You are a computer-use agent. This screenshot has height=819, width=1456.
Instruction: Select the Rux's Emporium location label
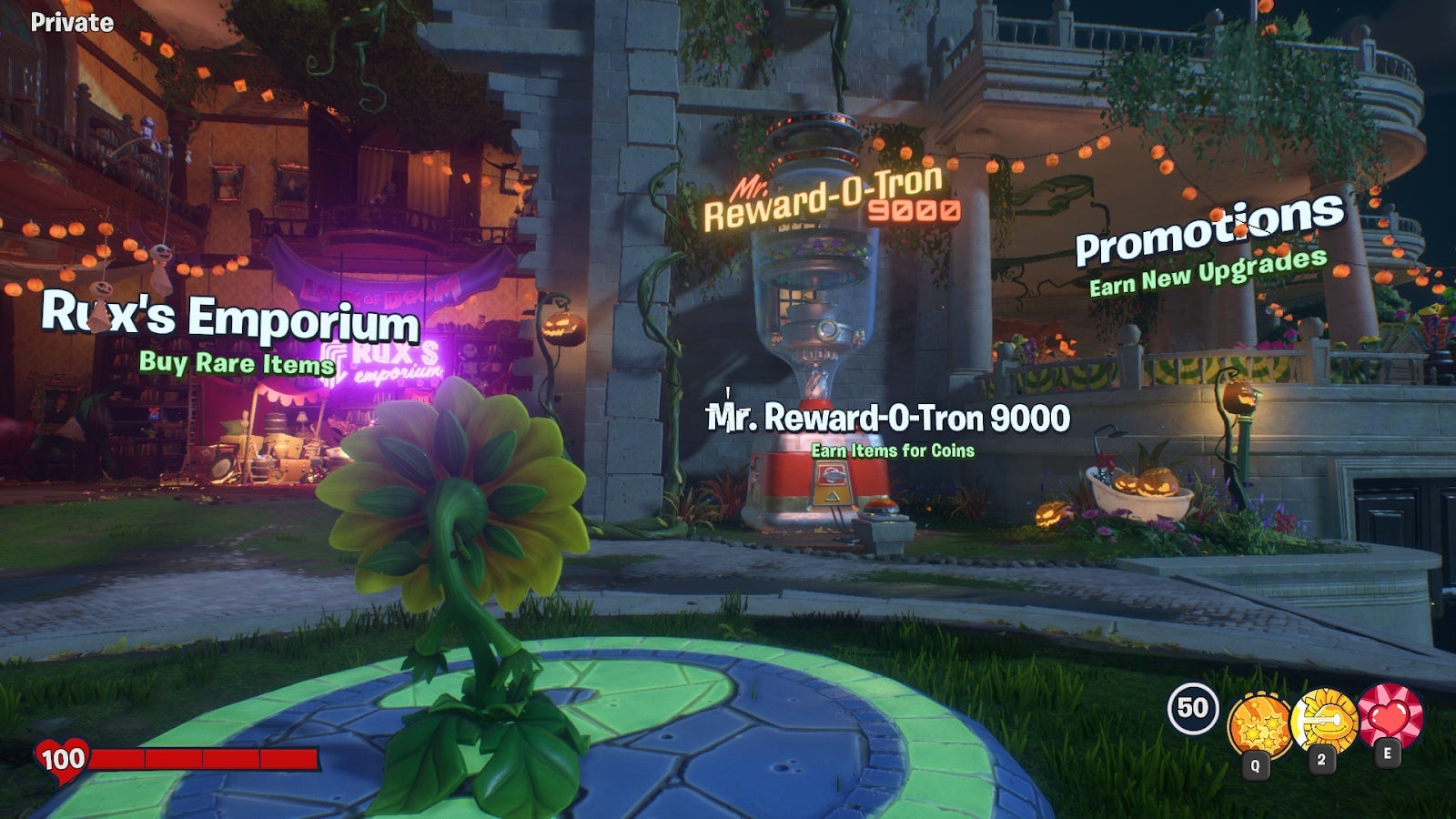[230, 318]
